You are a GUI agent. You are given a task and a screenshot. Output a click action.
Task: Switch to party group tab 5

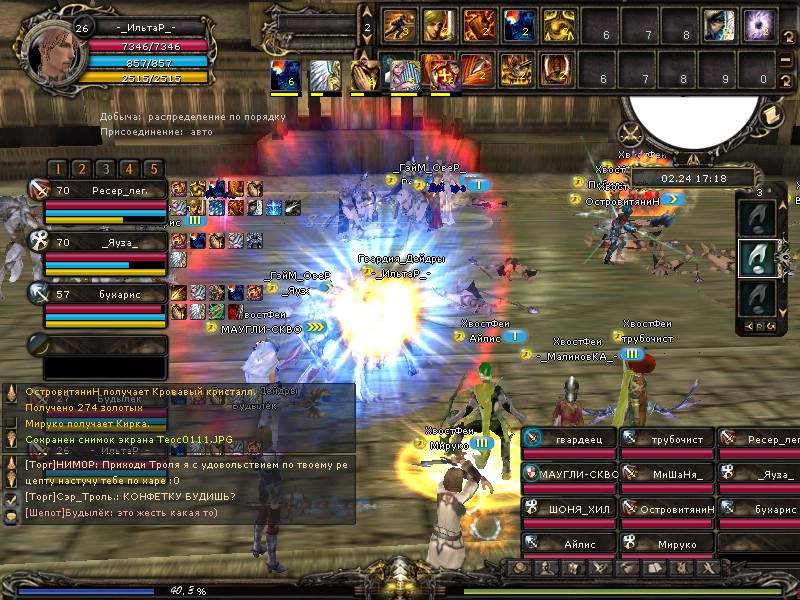click(152, 169)
